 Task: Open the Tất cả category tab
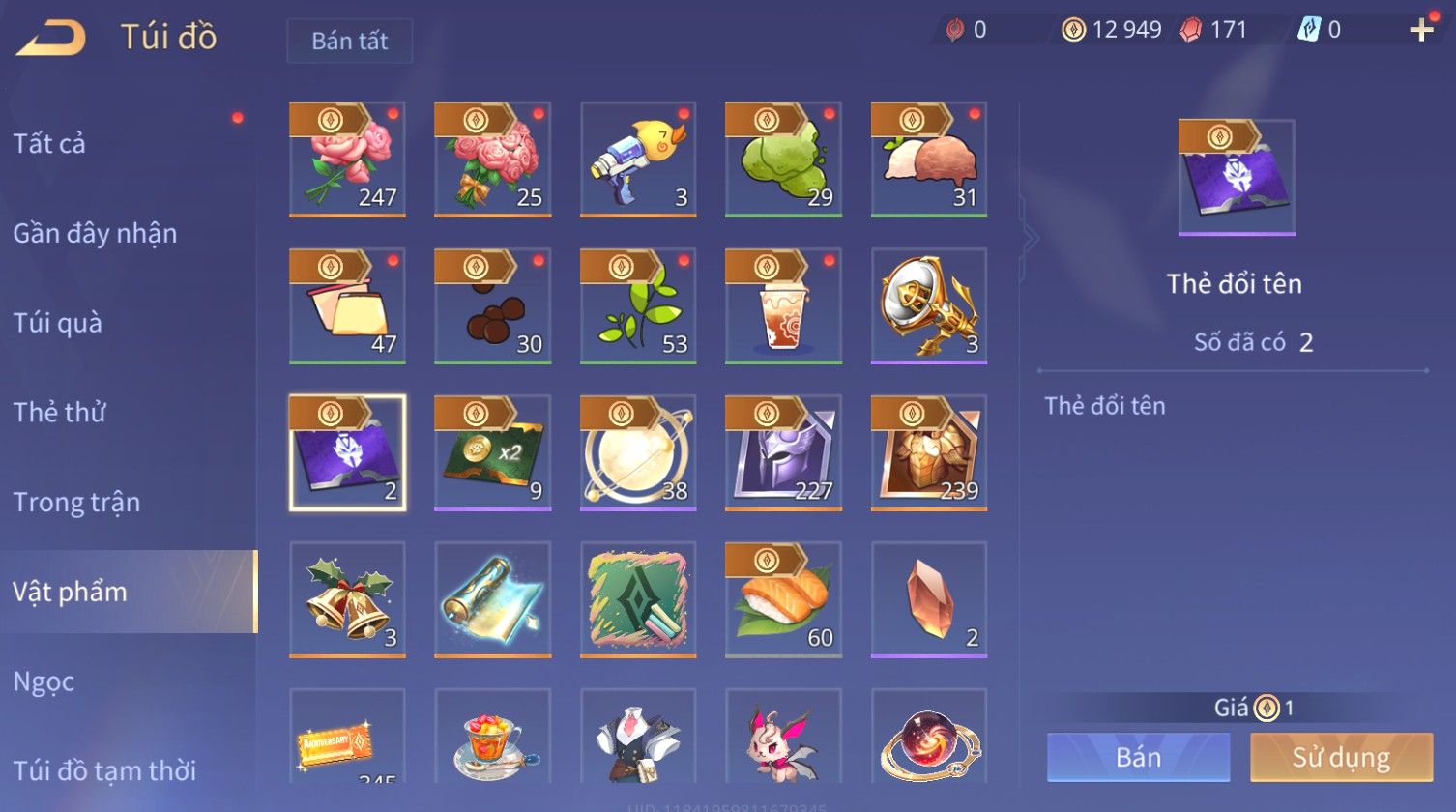click(50, 144)
